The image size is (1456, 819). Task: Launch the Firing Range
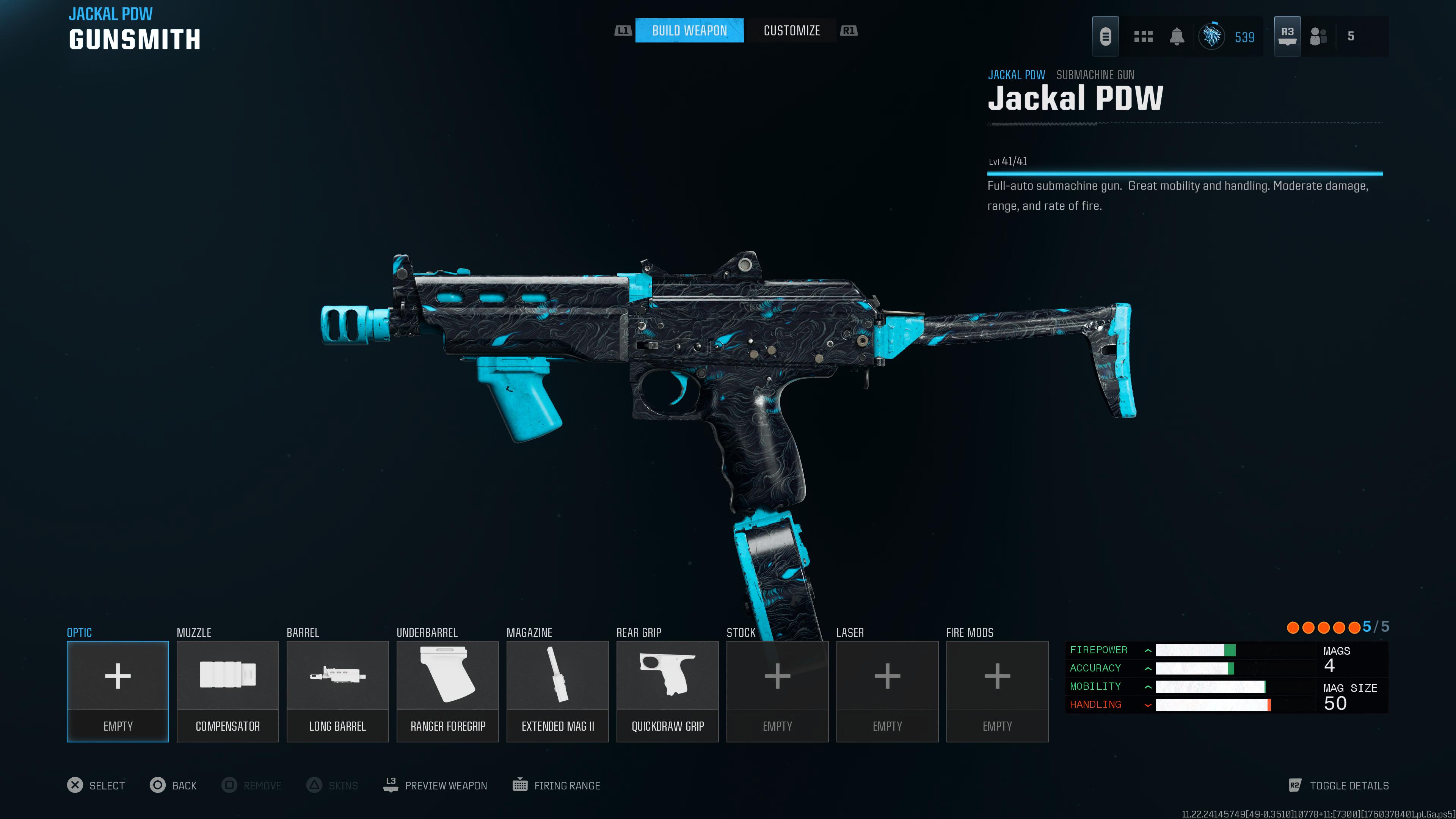point(557,785)
